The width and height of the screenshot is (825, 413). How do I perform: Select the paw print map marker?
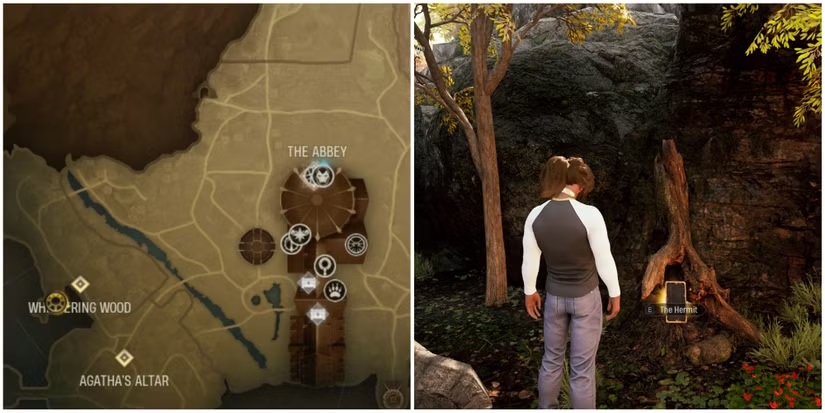click(x=335, y=291)
